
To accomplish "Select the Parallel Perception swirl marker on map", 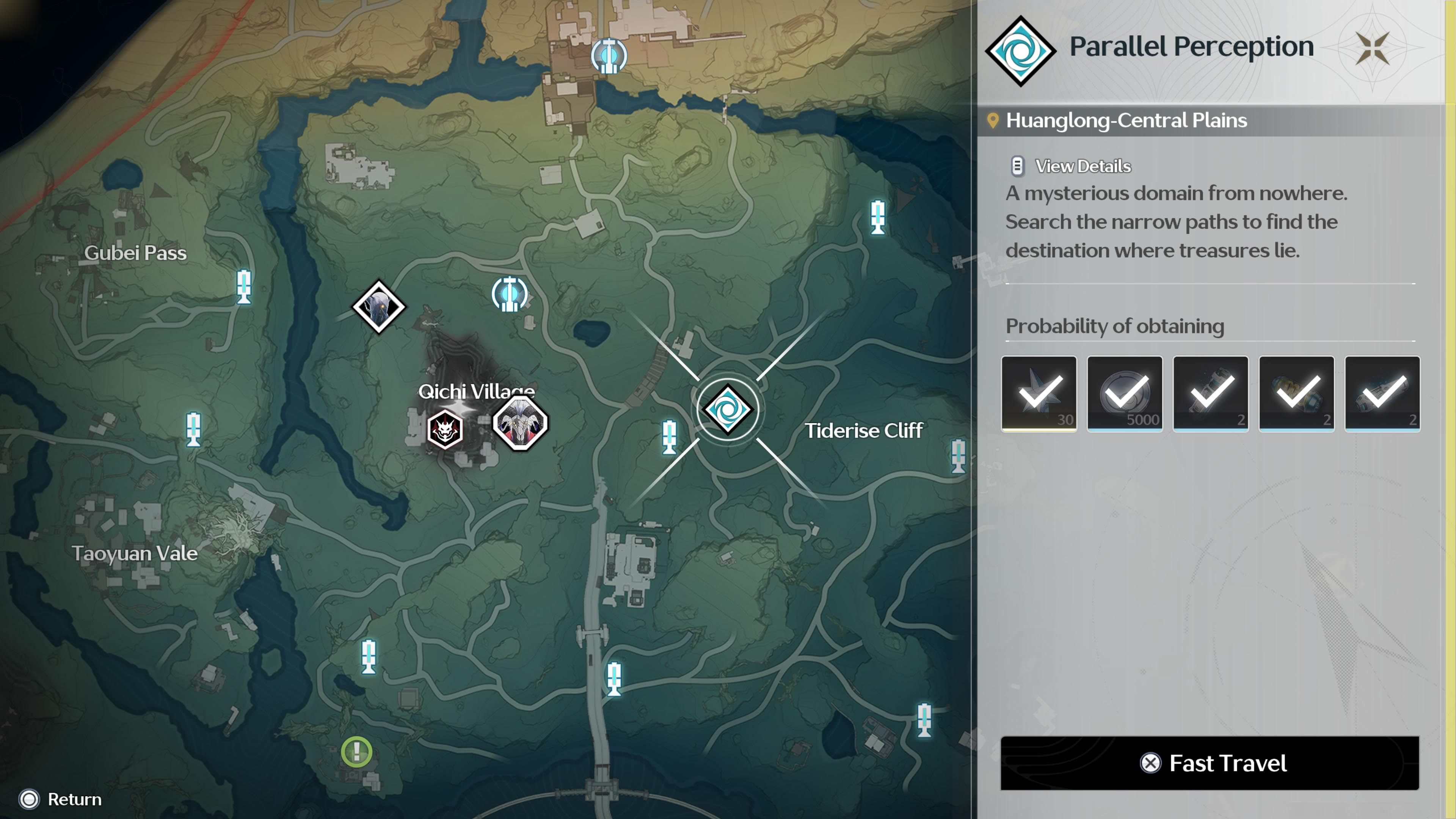I will click(728, 410).
